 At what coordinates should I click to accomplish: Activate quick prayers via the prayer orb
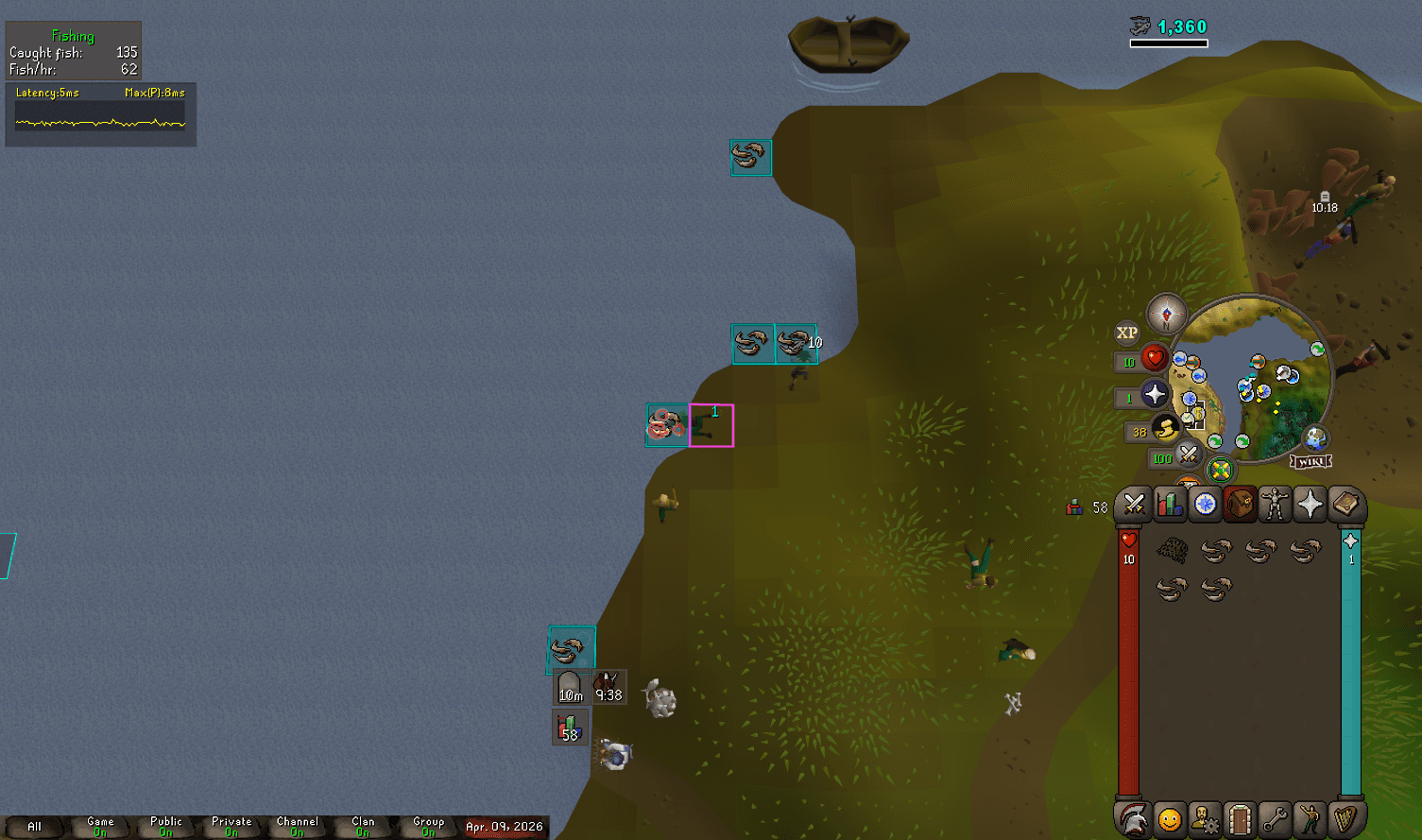point(1155,394)
